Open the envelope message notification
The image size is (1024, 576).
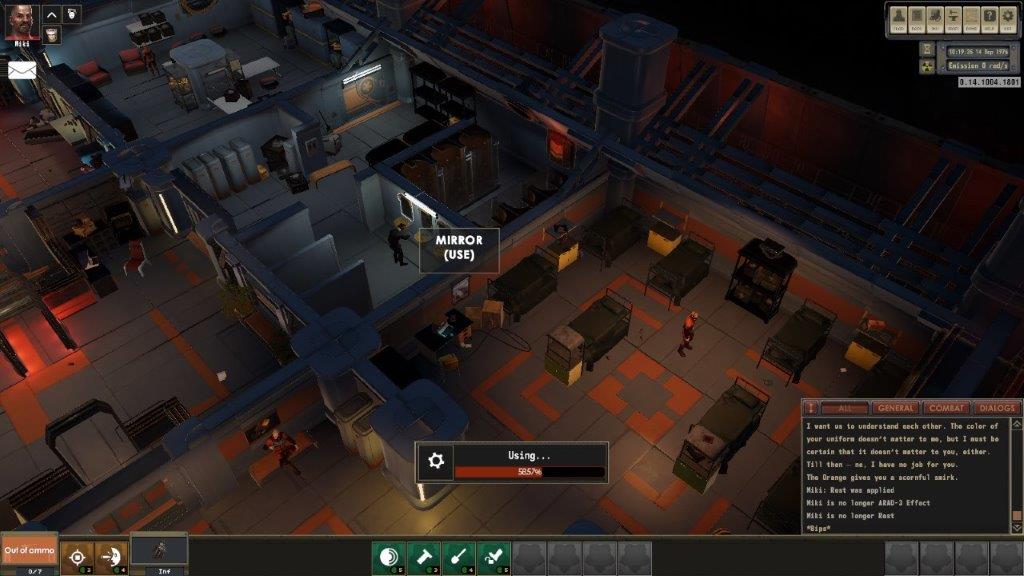point(22,69)
